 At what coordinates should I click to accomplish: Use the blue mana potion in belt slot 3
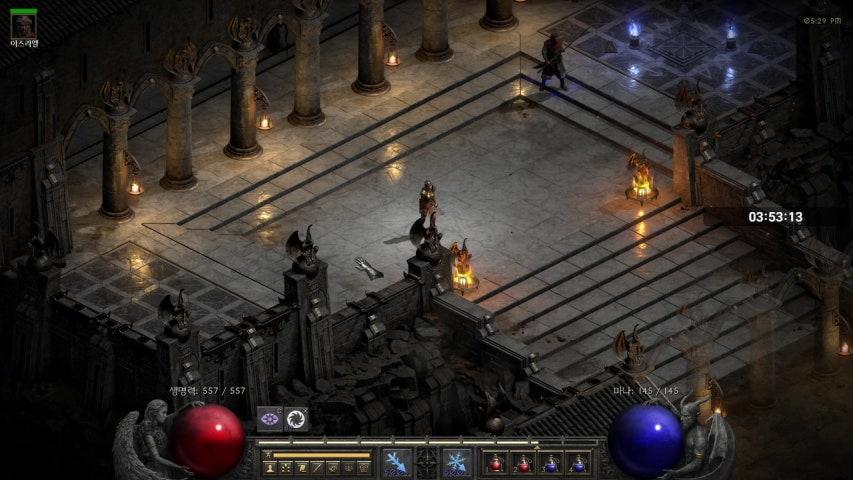(x=550, y=463)
